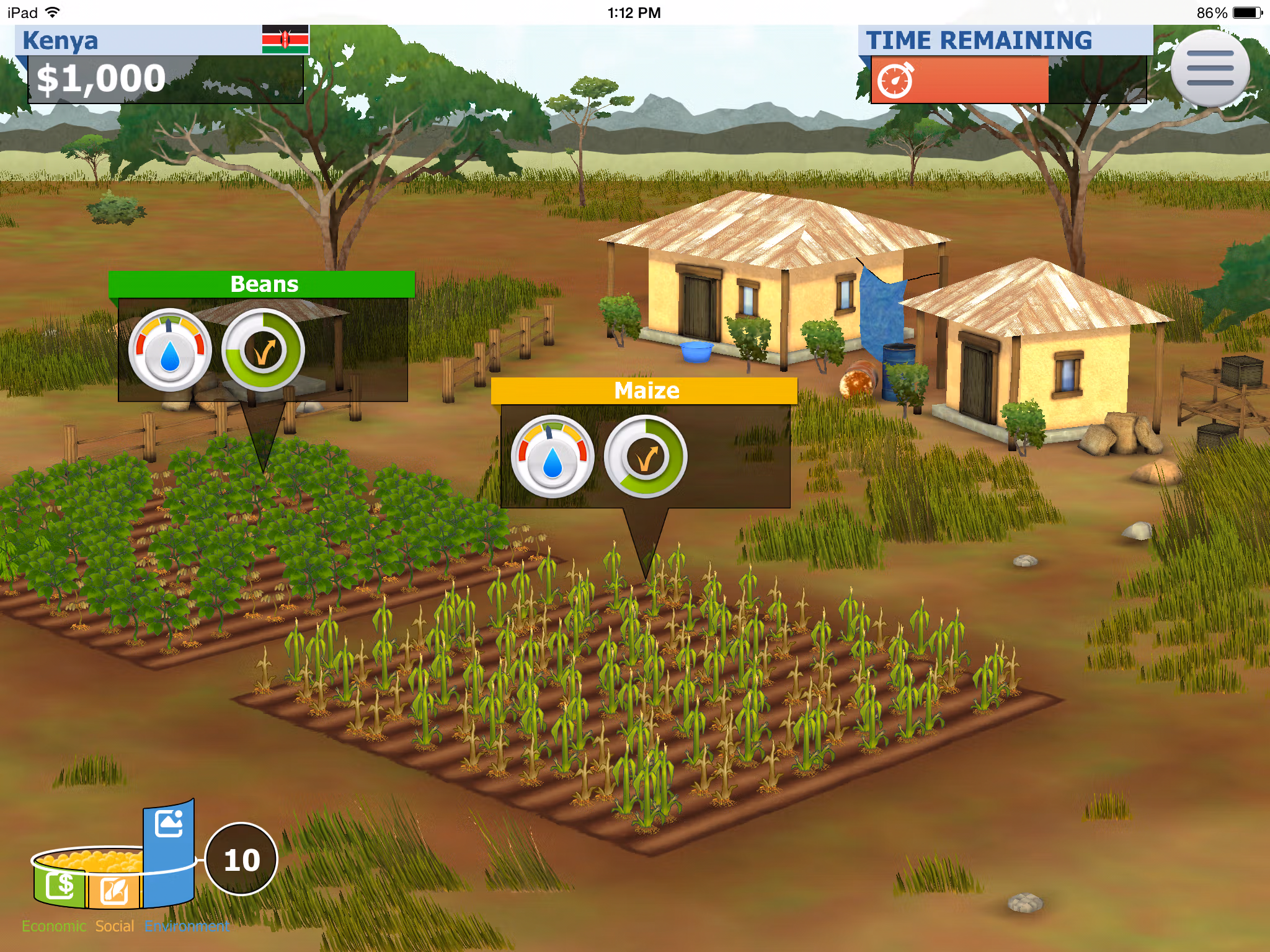Open the Economic dollar score segment

pos(60,886)
